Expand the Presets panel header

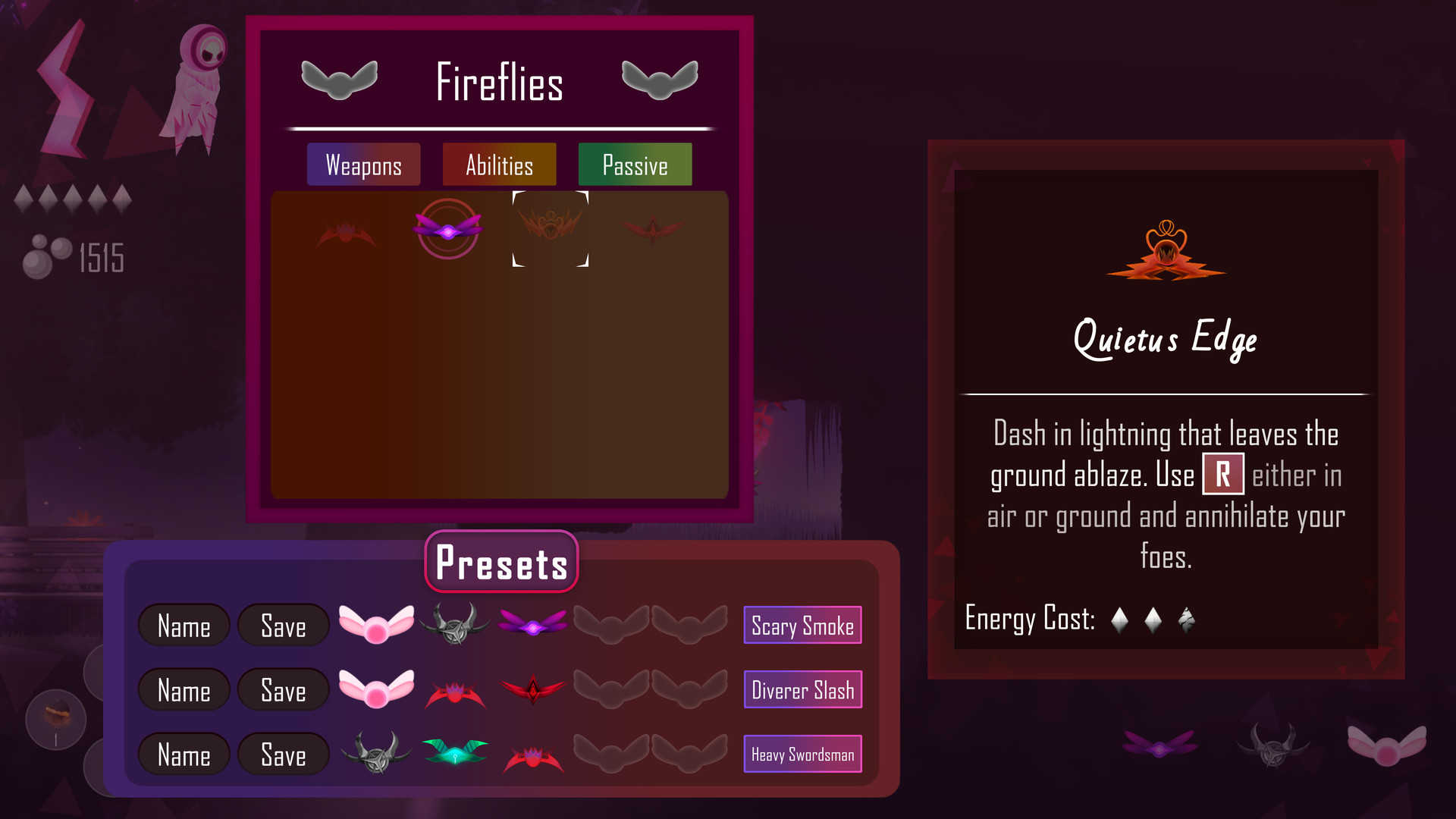coord(500,562)
